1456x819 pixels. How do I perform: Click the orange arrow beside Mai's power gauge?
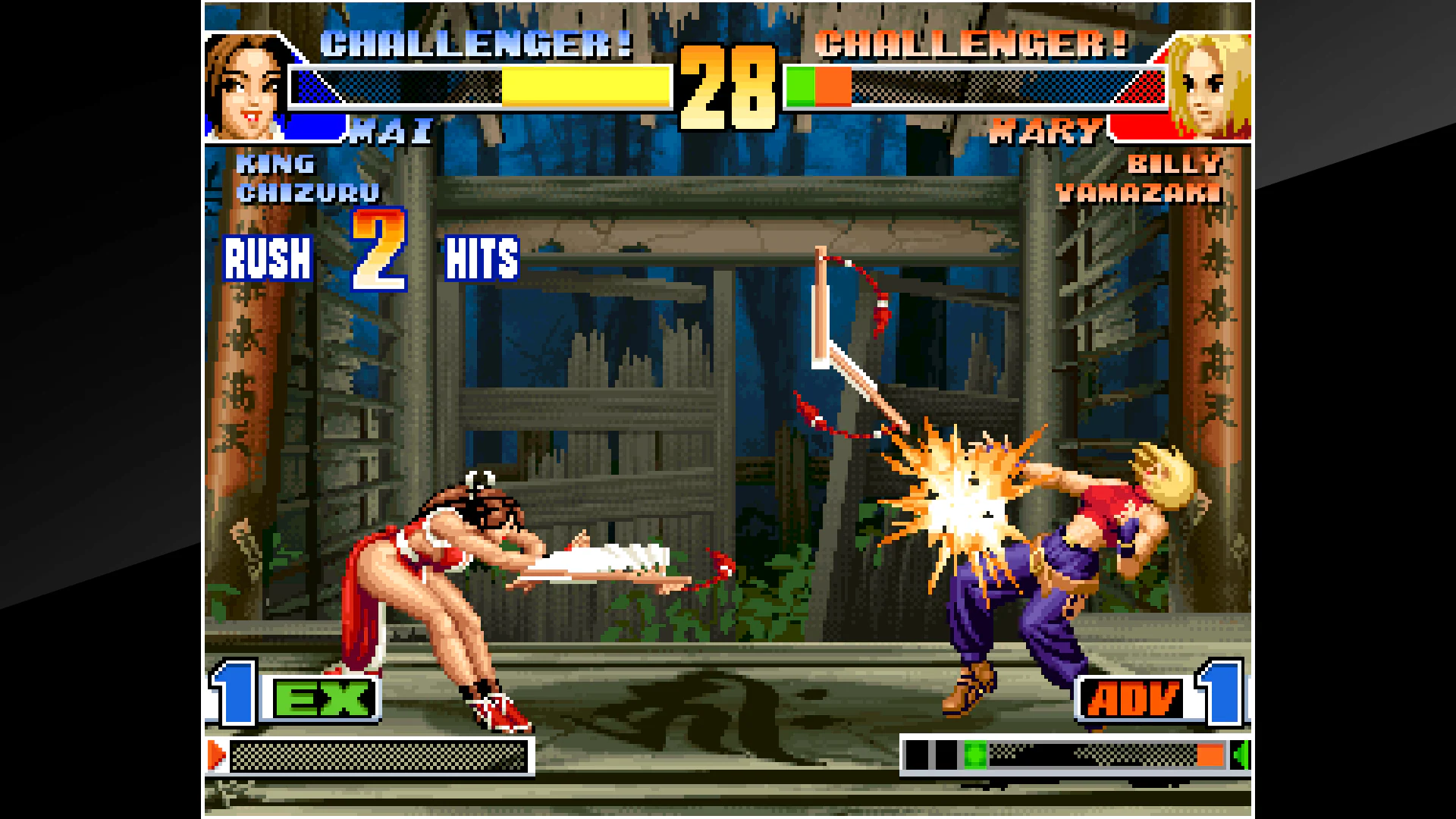pos(218,755)
